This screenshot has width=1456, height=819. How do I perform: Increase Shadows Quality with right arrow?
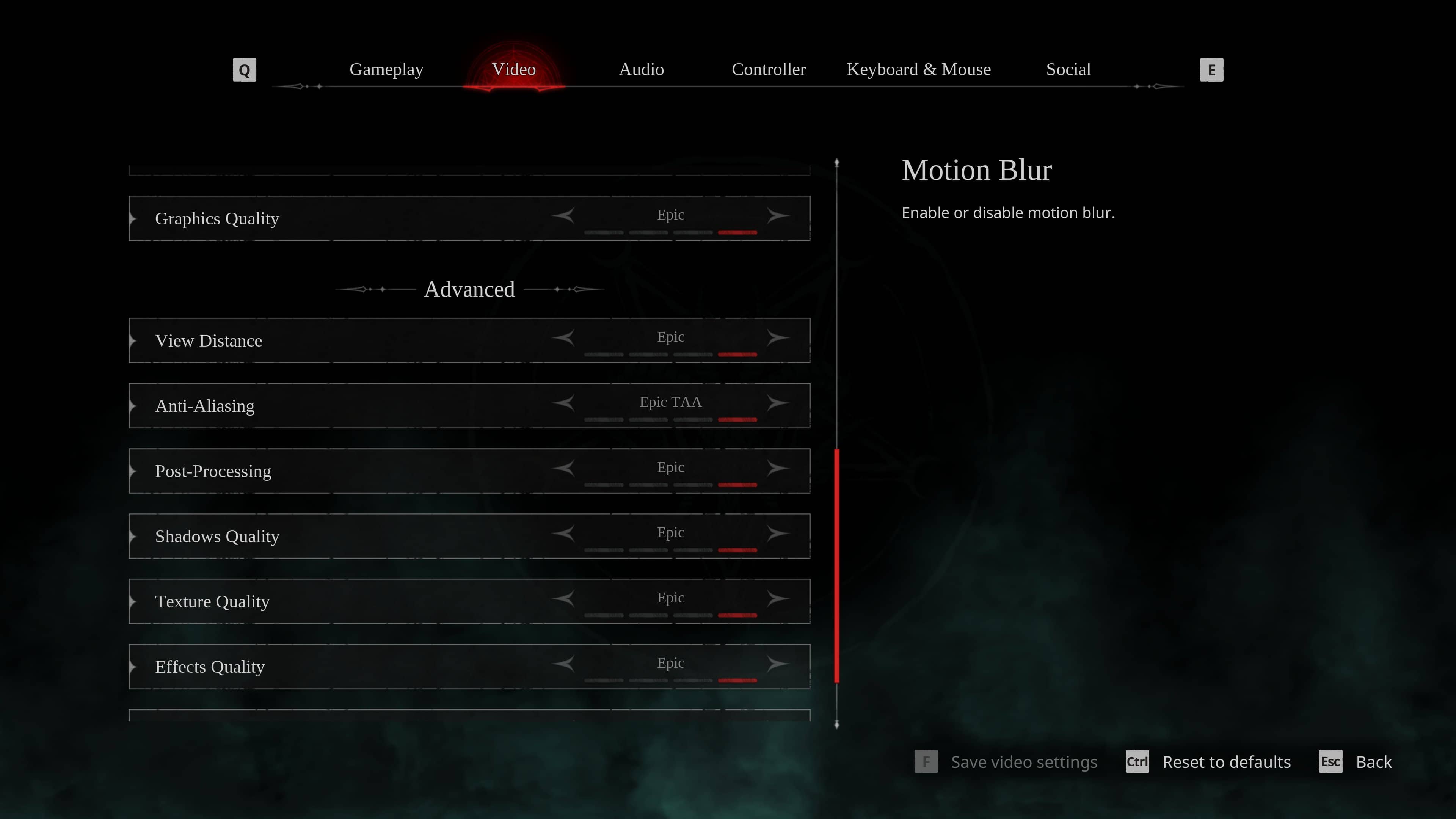pyautogui.click(x=778, y=533)
